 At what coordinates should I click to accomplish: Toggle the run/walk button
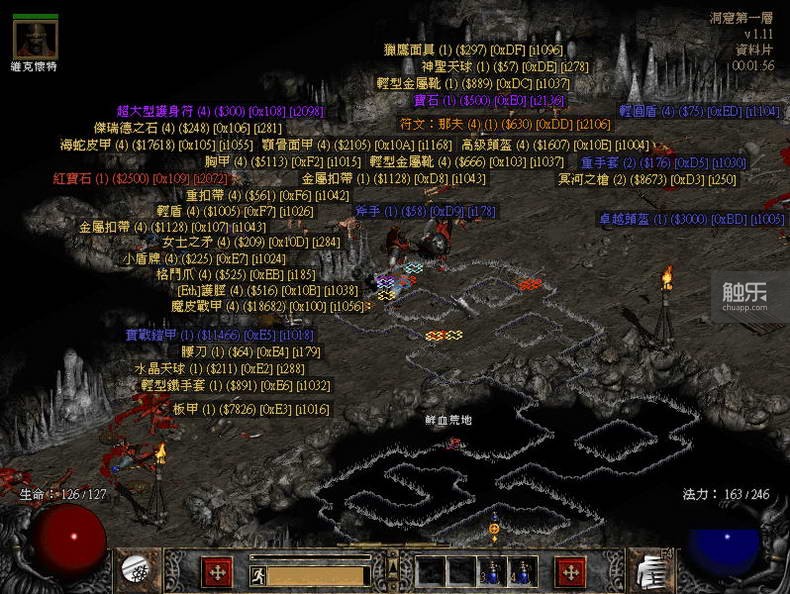pyautogui.click(x=257, y=576)
